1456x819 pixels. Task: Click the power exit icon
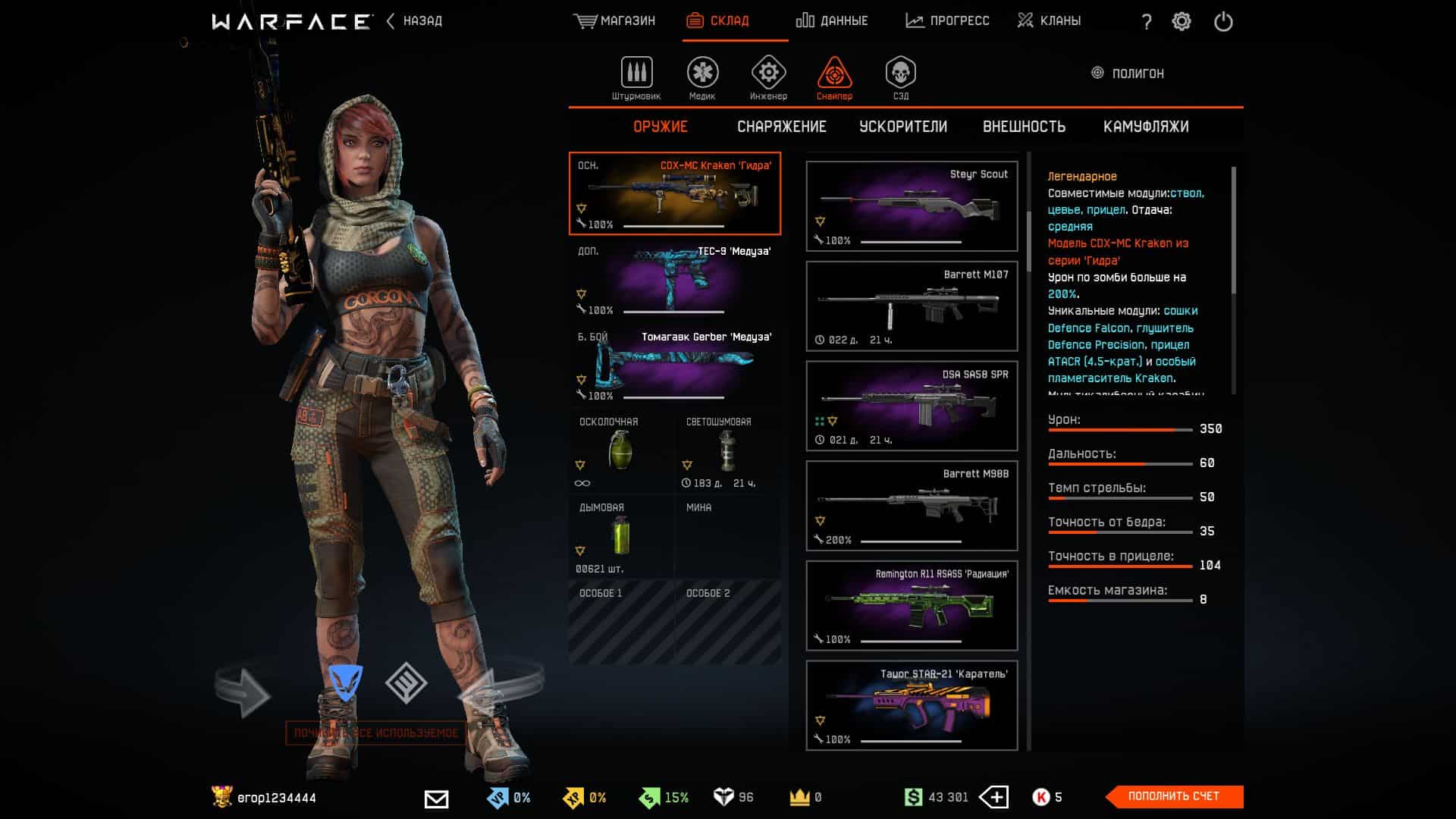[1223, 22]
